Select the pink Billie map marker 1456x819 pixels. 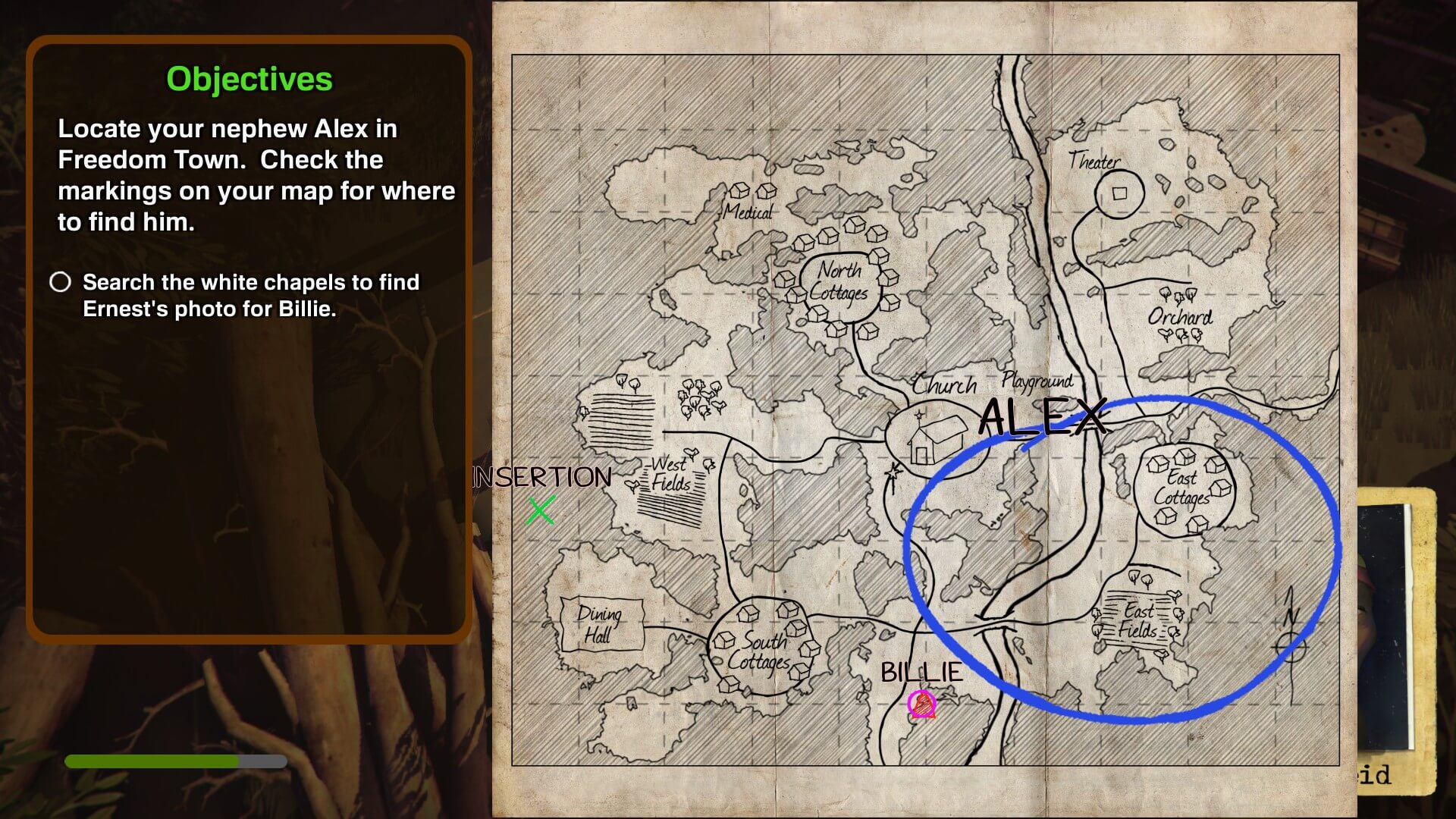coord(922,704)
